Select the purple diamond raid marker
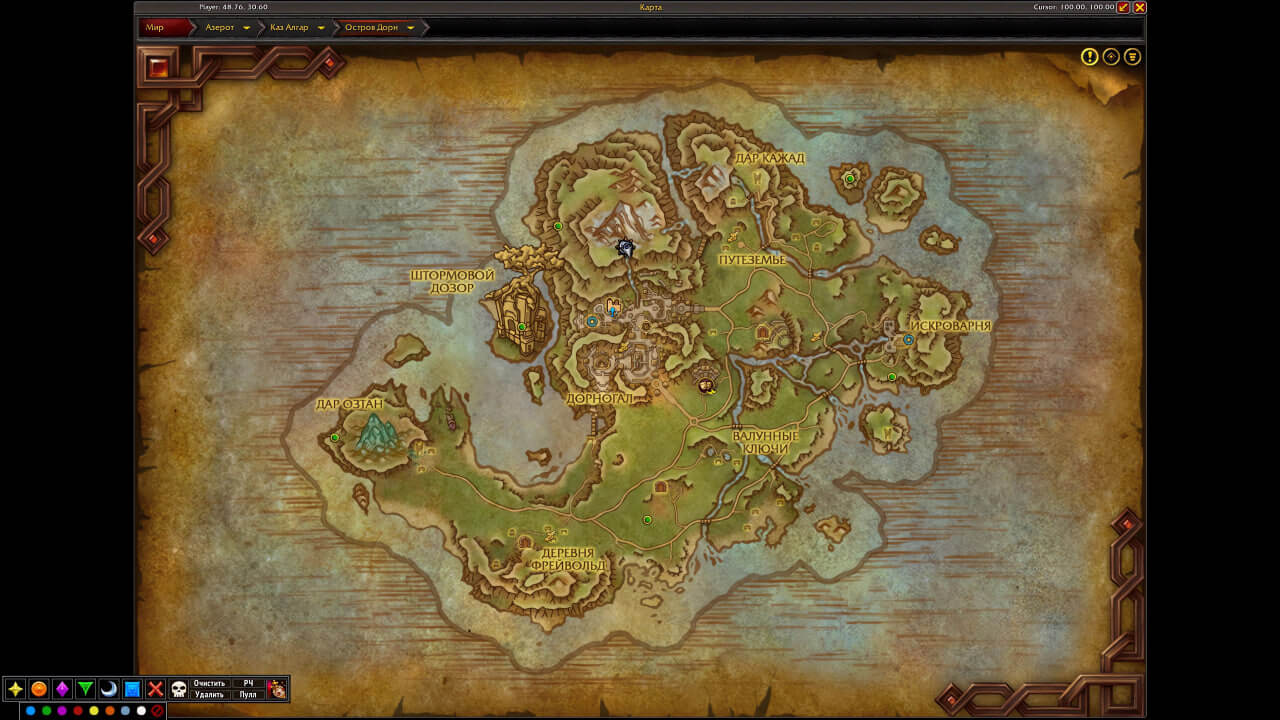The height and width of the screenshot is (720, 1280). coord(62,689)
